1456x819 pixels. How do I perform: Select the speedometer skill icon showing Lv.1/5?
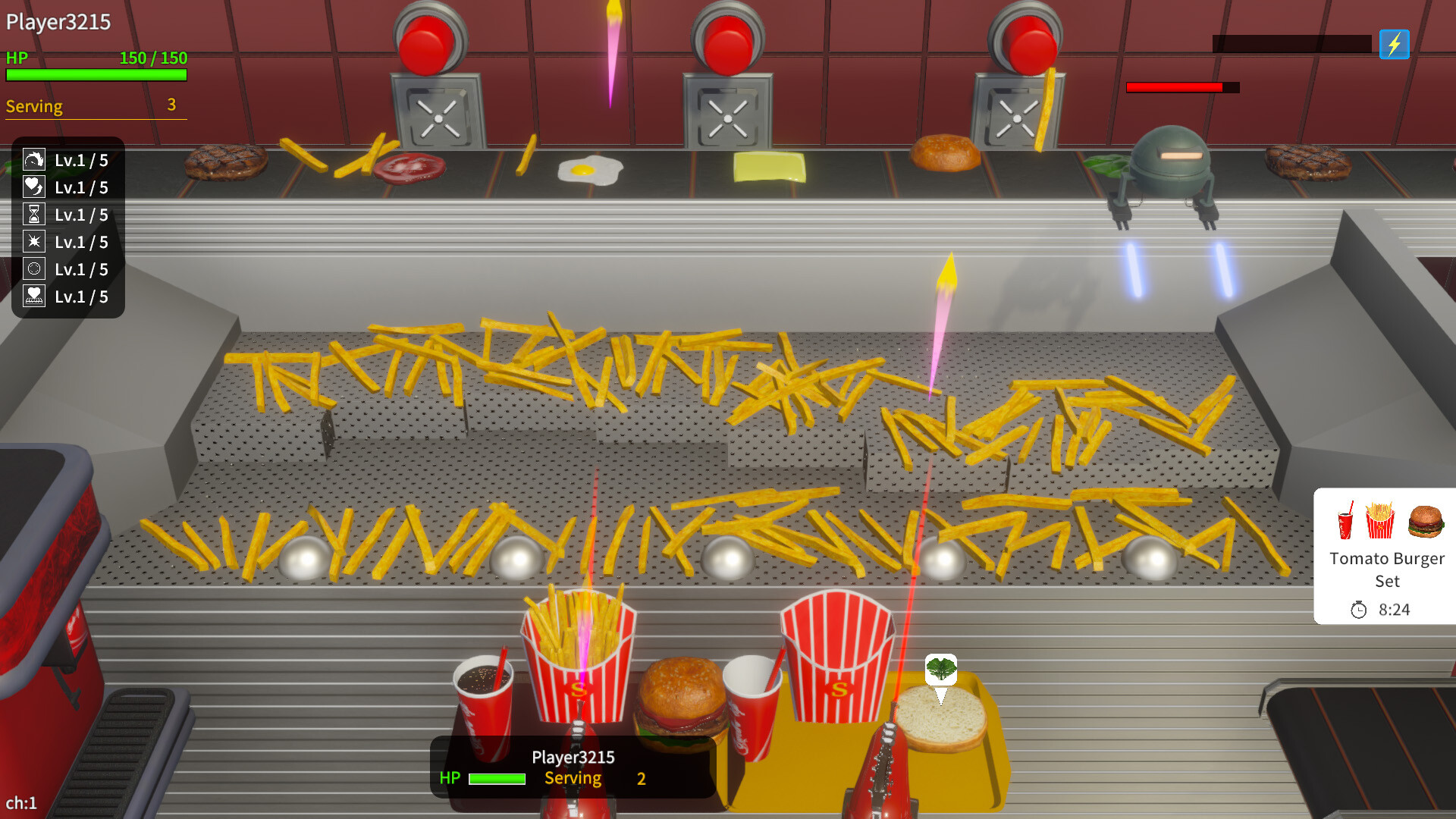point(34,160)
